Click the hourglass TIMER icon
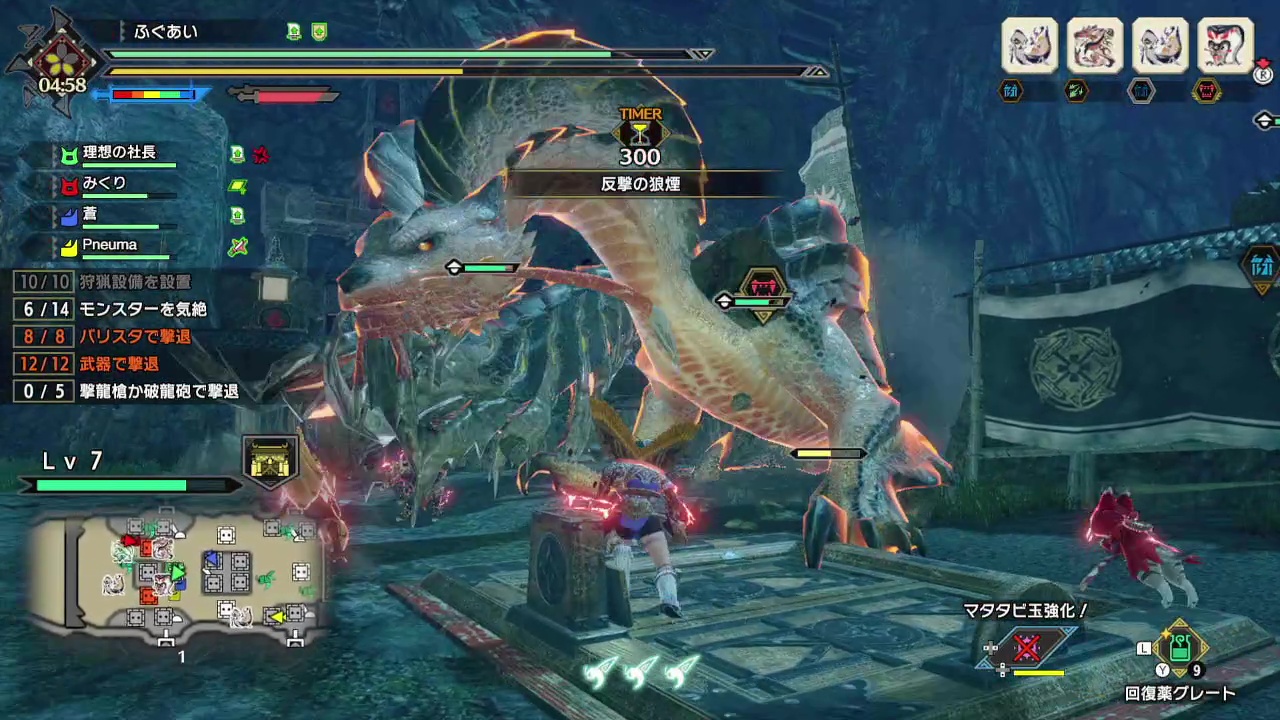1280x720 pixels. [x=640, y=133]
